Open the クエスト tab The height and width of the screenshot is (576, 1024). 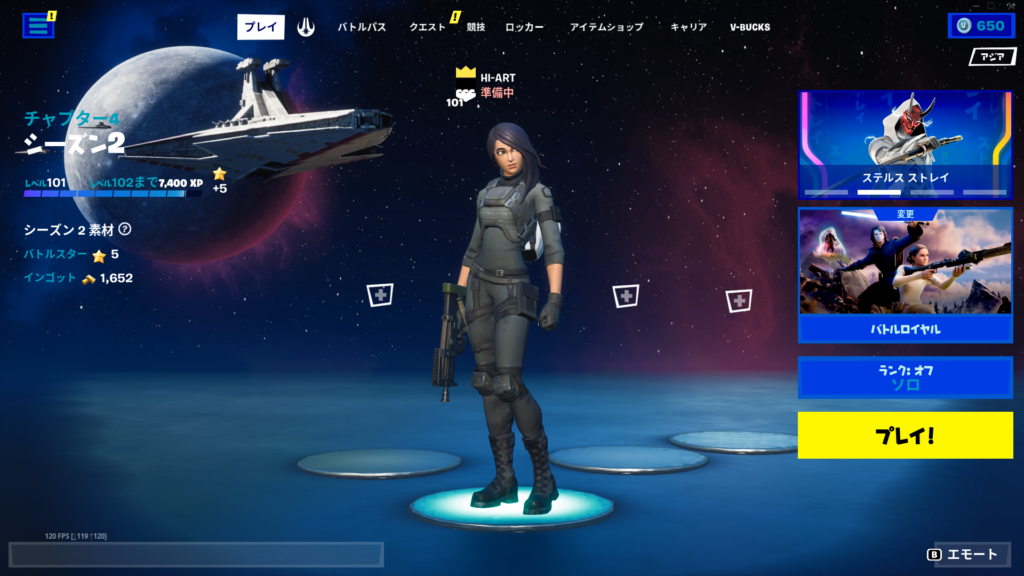point(428,27)
